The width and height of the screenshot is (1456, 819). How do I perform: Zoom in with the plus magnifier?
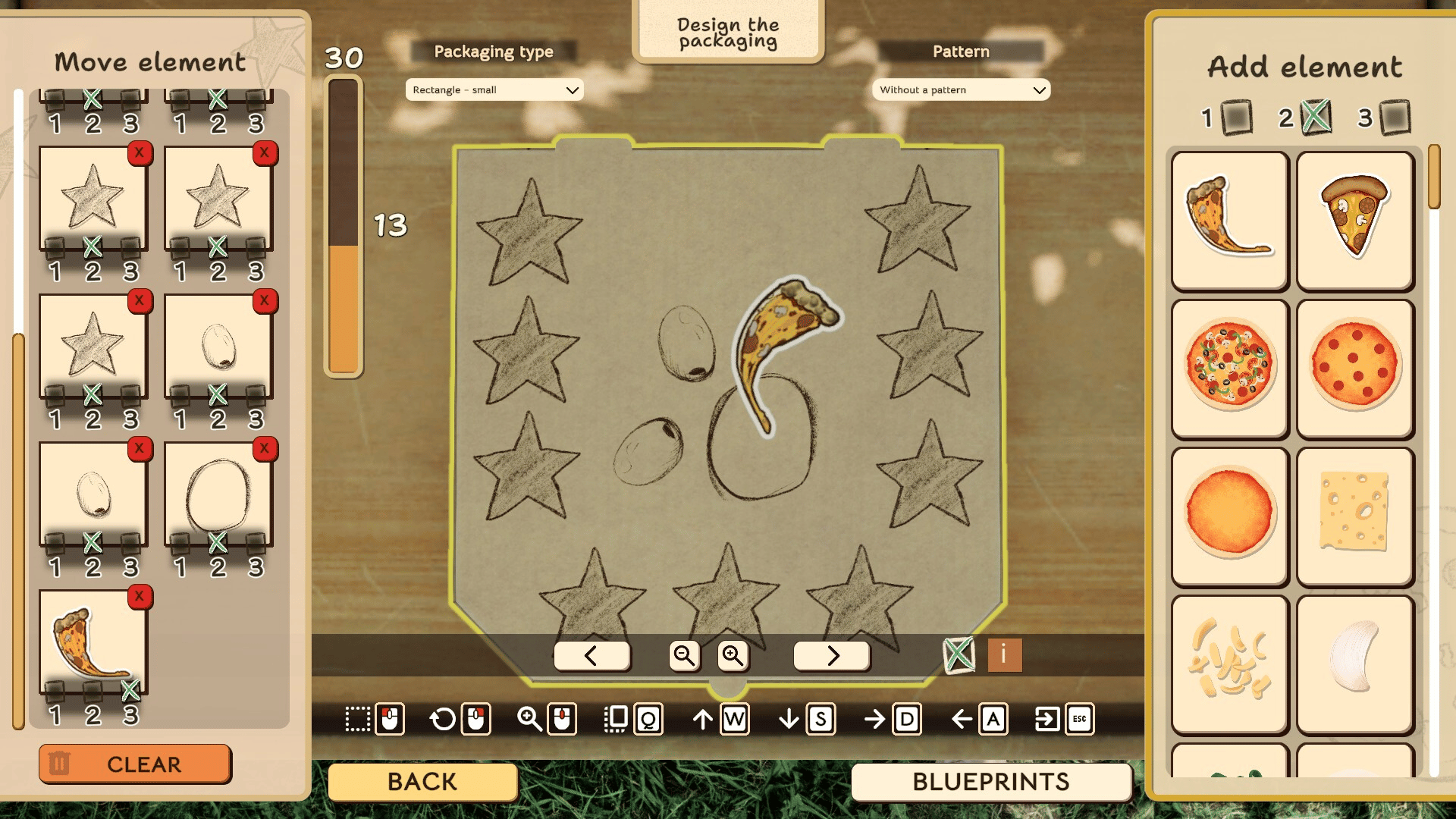733,655
